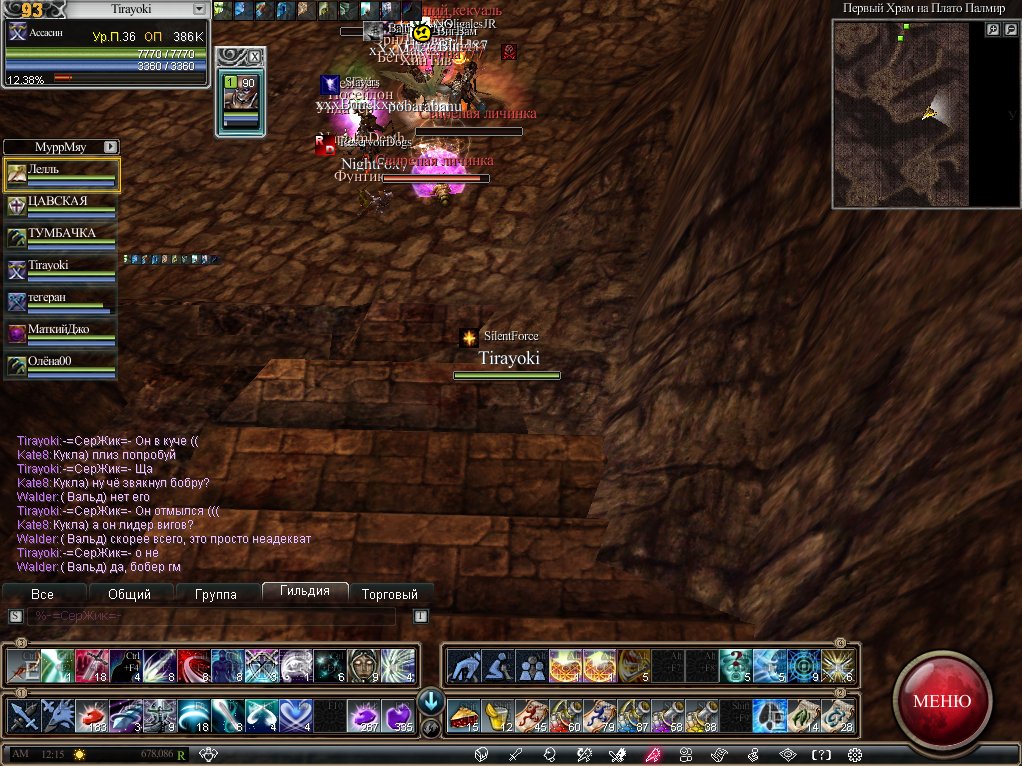The width and height of the screenshot is (1022, 766).
Task: Select party member МаткийДжо
Action: [62, 333]
